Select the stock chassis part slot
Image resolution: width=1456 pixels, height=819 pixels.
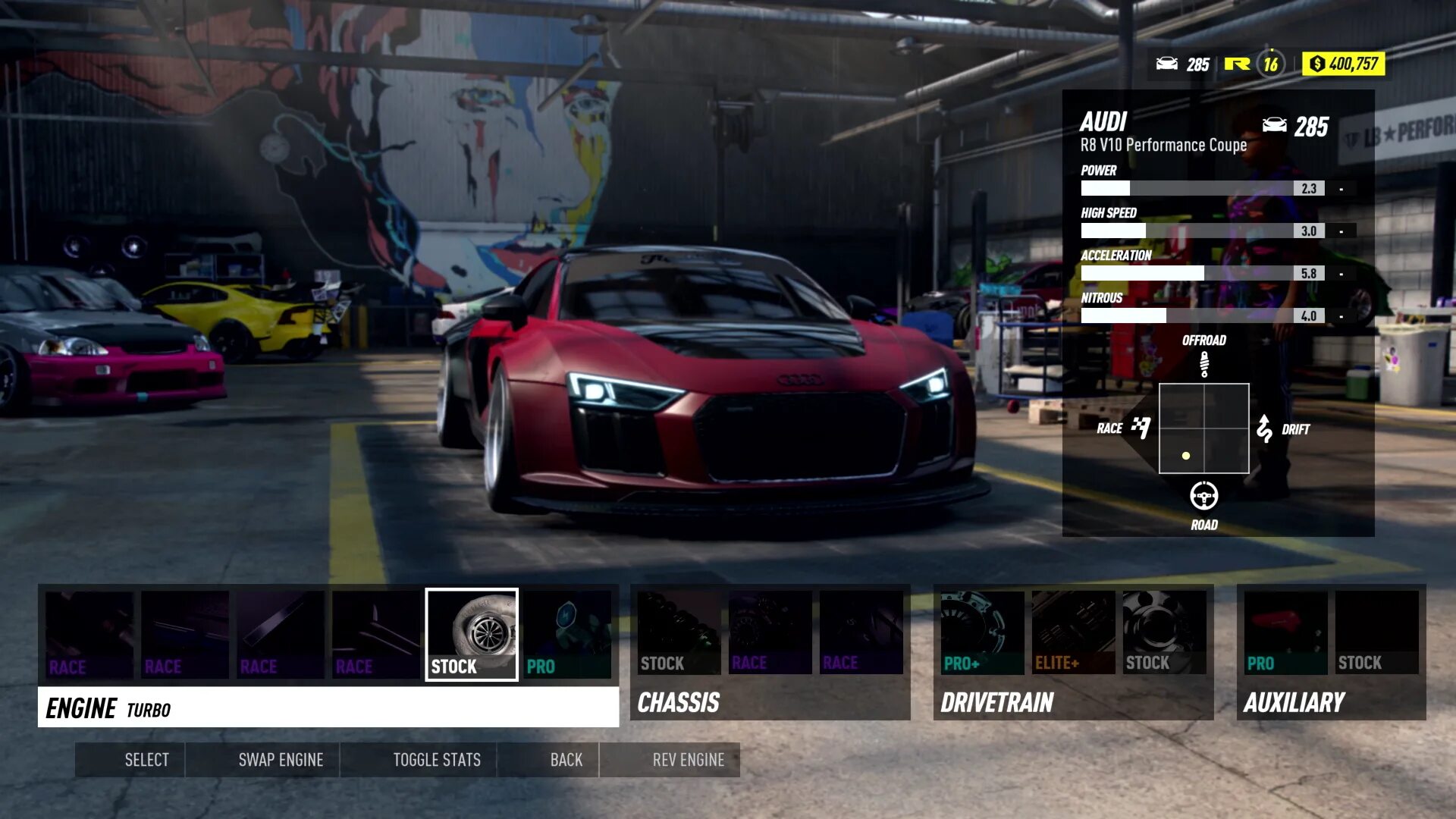coord(679,632)
